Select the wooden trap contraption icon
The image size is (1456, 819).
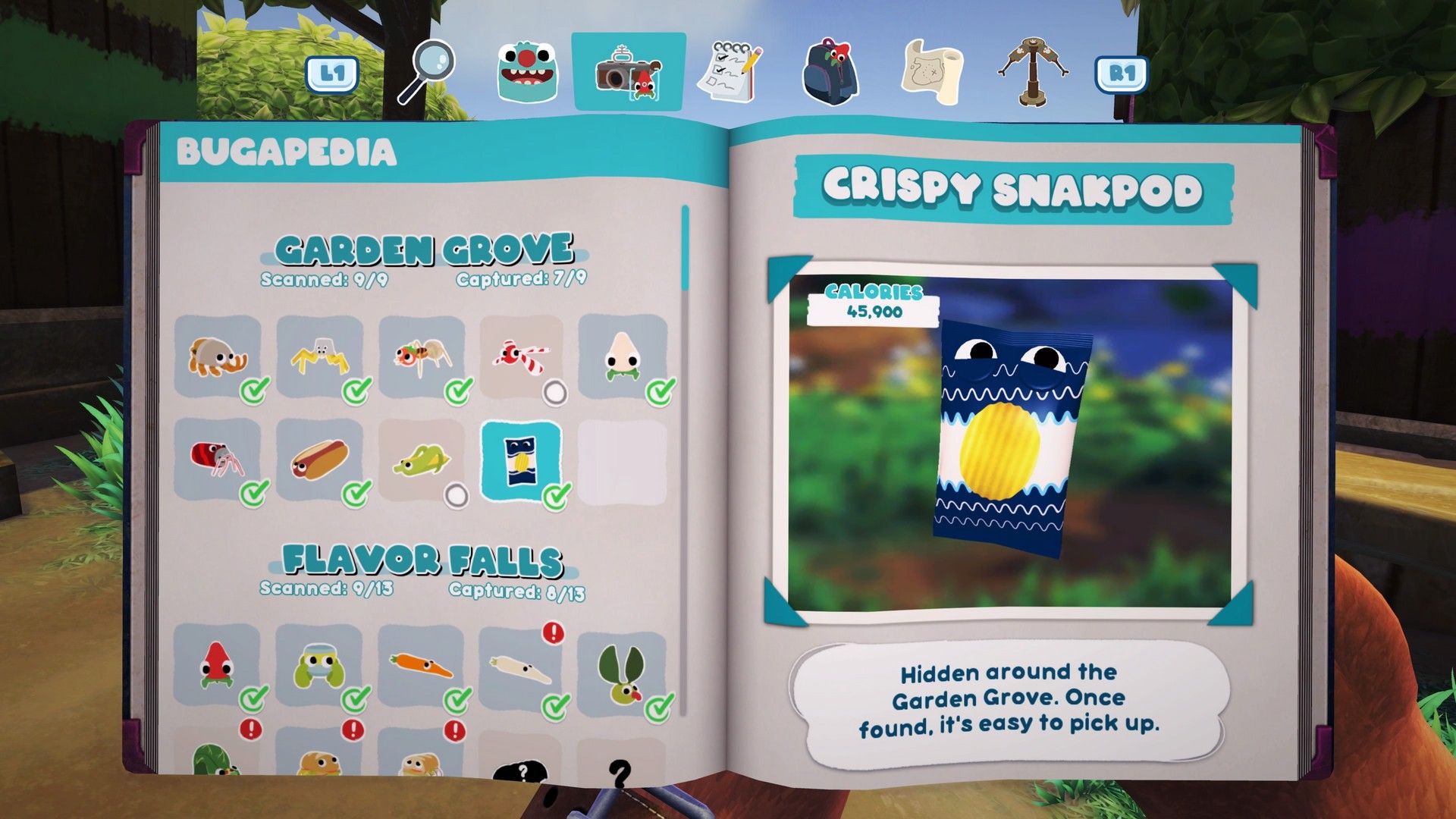pyautogui.click(x=1032, y=72)
